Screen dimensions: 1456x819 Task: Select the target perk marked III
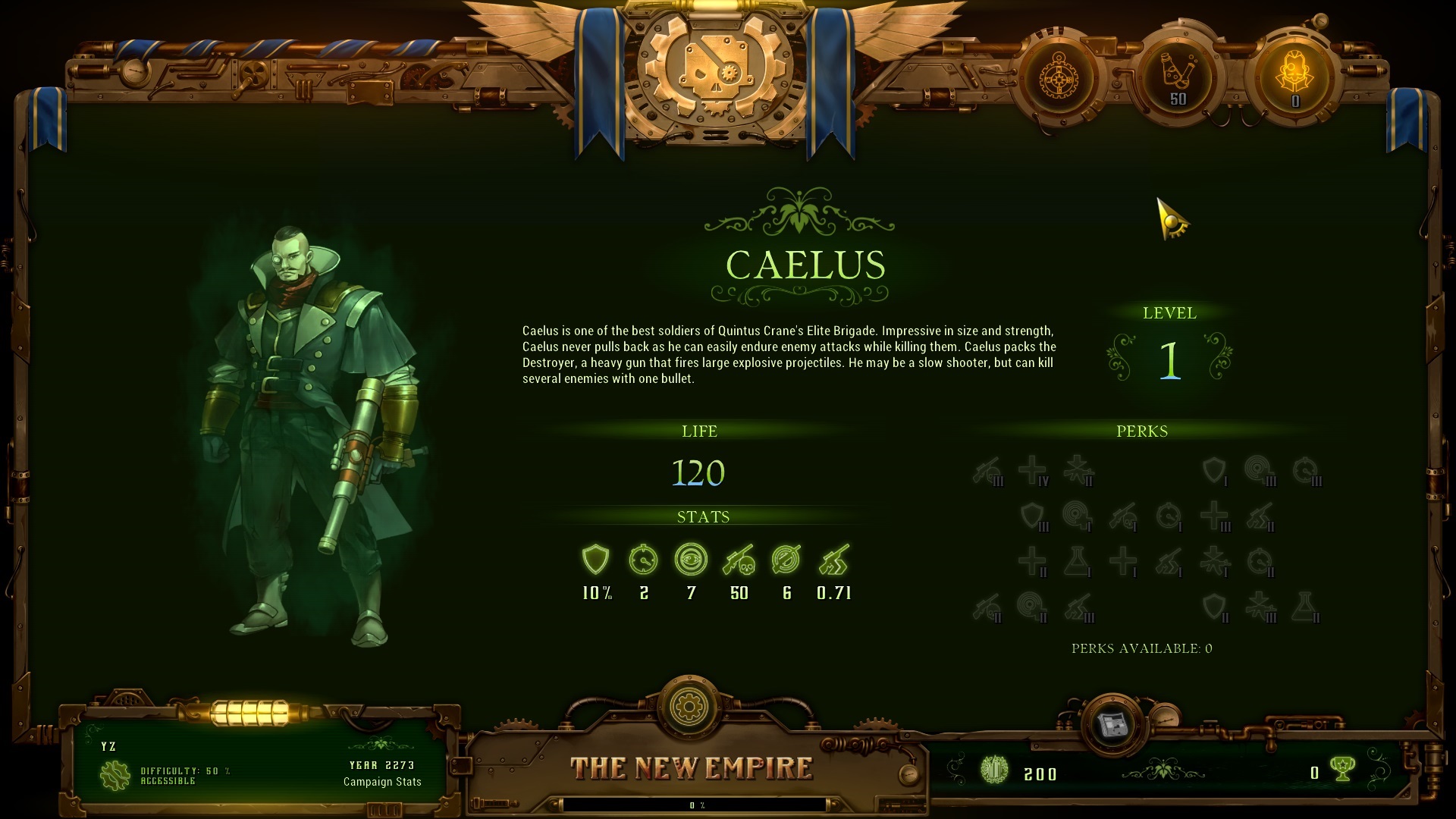(1260, 471)
